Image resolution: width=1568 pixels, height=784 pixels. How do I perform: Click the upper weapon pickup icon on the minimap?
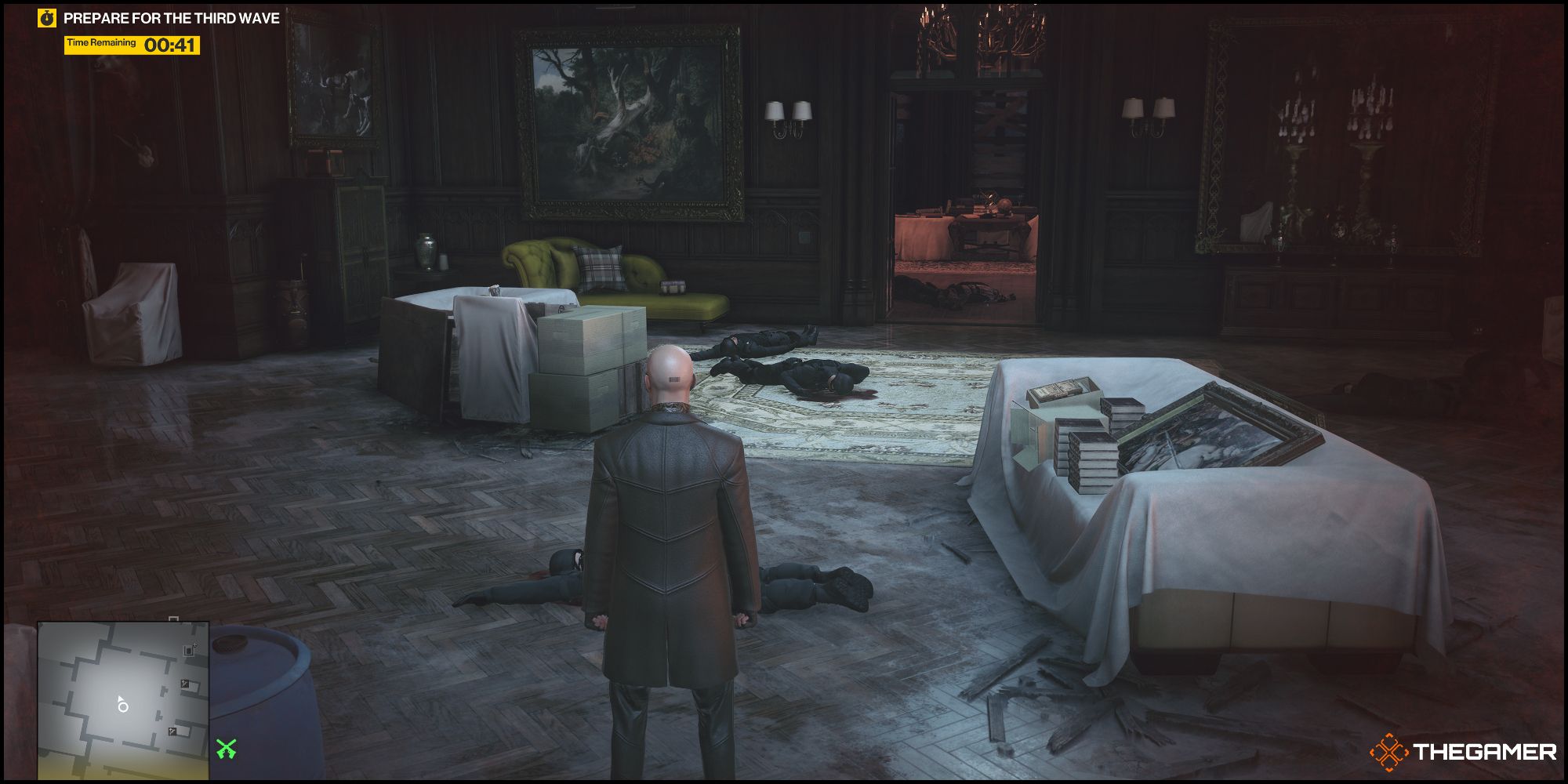point(184,684)
